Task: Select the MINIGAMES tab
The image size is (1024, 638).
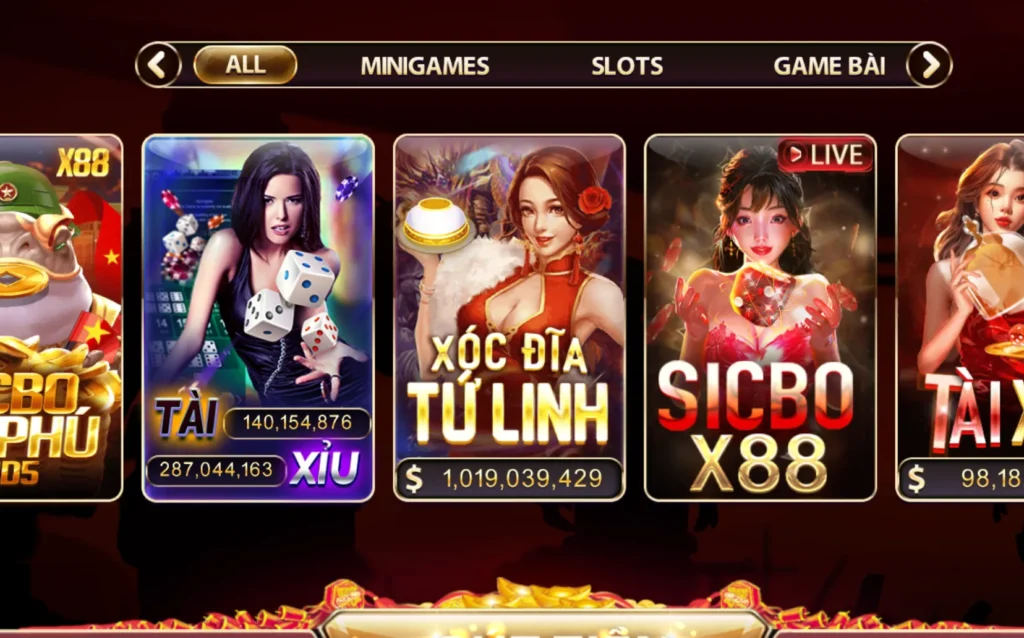Action: click(425, 66)
